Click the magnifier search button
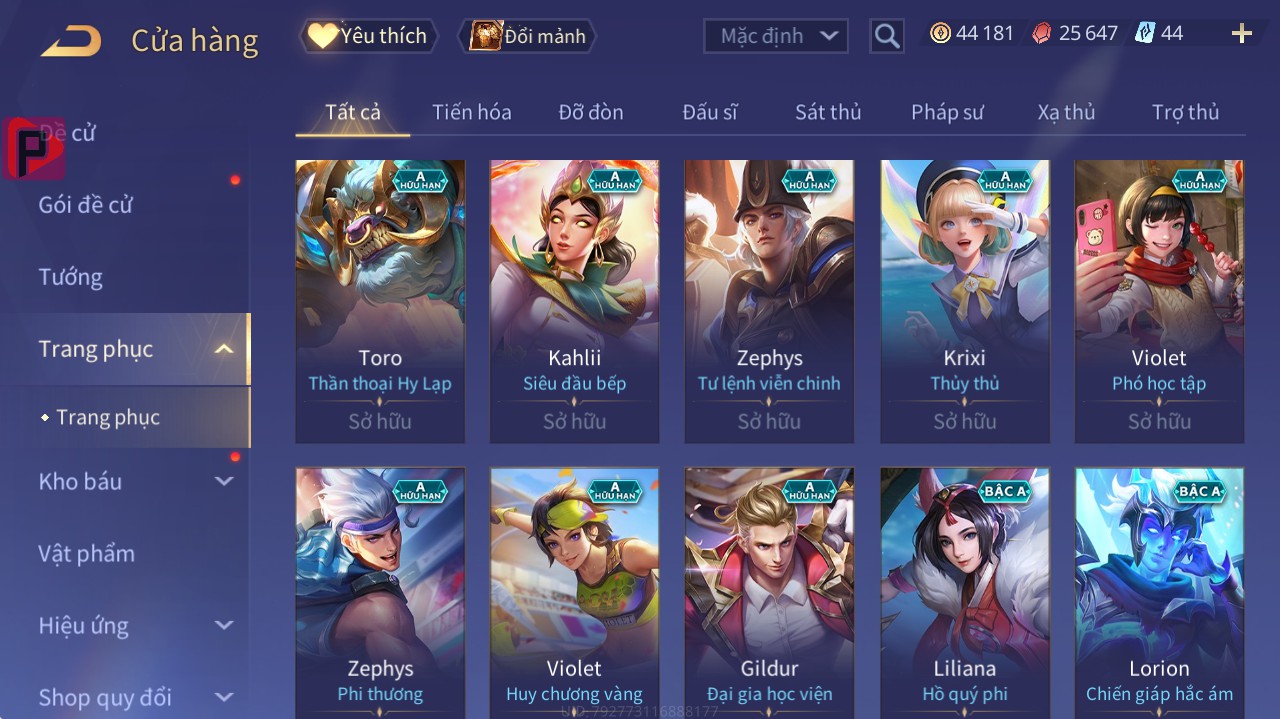The image size is (1280, 719). [x=886, y=36]
